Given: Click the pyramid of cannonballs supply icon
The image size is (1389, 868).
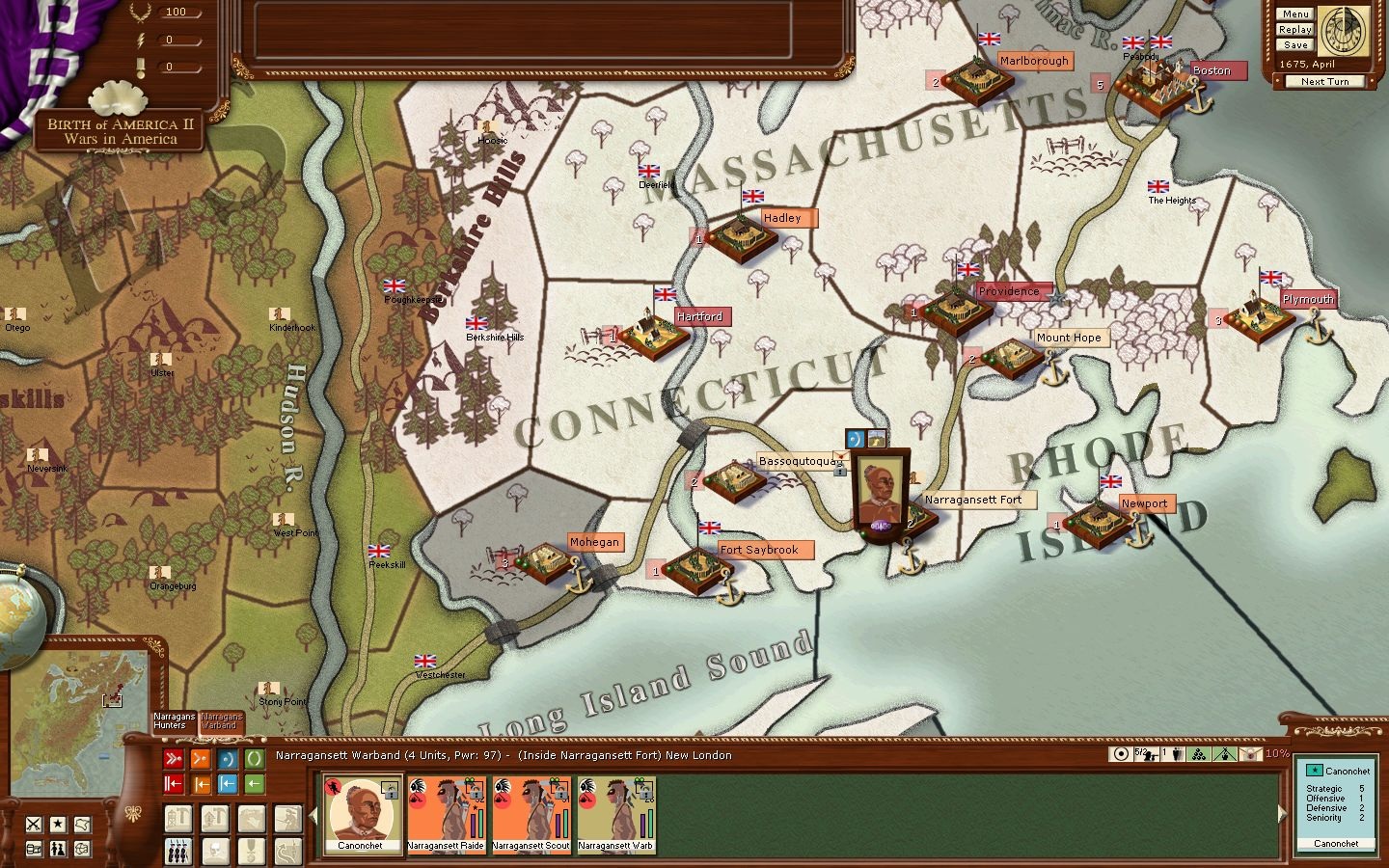Looking at the screenshot, I should point(1199,754).
